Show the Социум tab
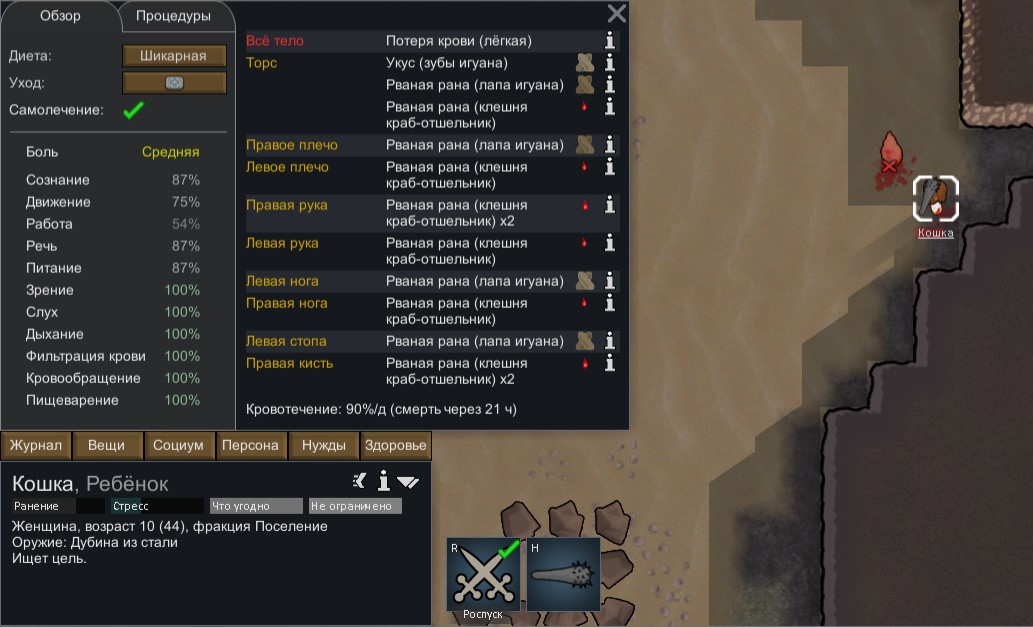The height and width of the screenshot is (627, 1033). click(179, 446)
